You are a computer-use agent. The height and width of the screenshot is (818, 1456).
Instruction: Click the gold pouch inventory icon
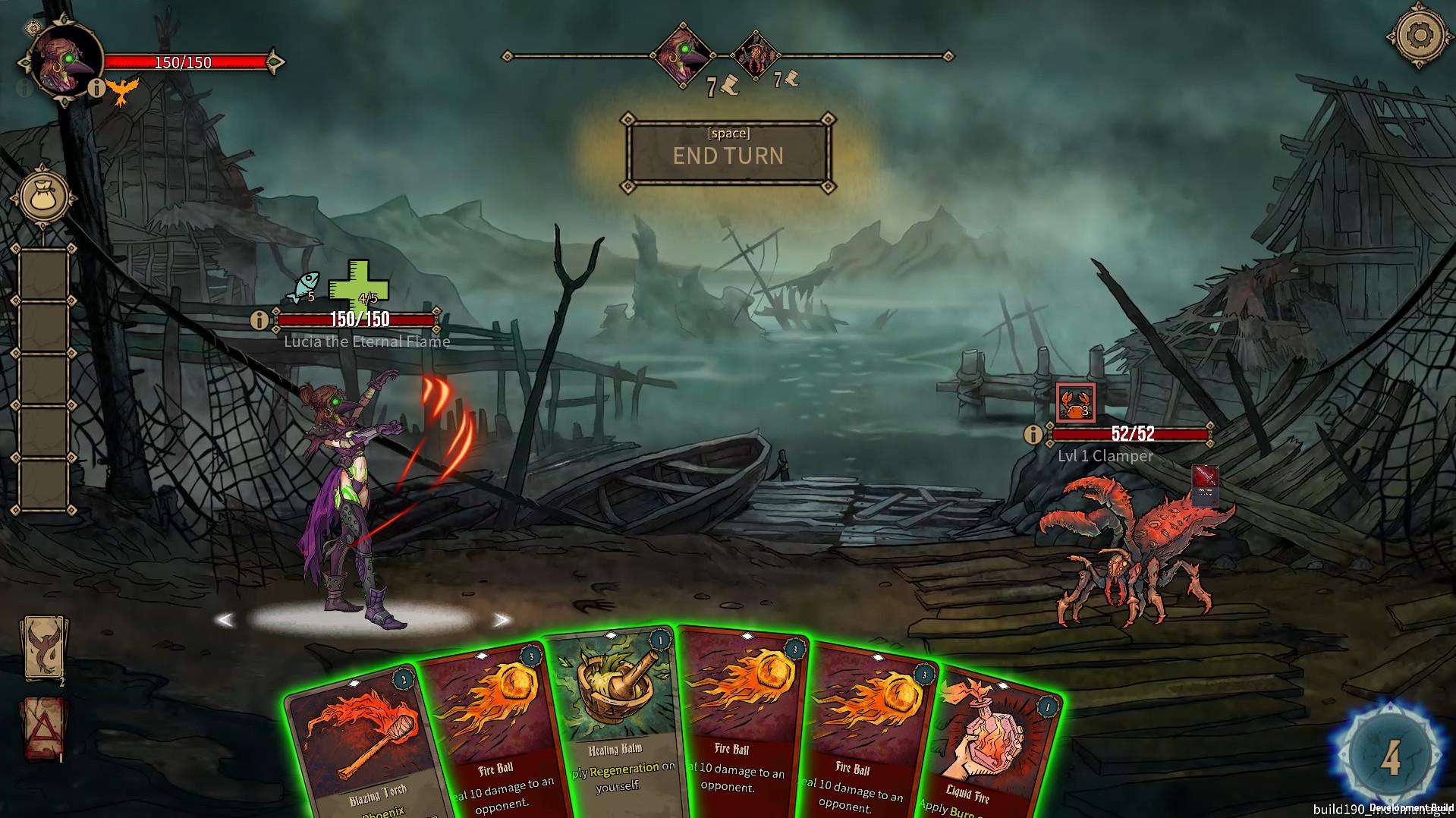43,196
